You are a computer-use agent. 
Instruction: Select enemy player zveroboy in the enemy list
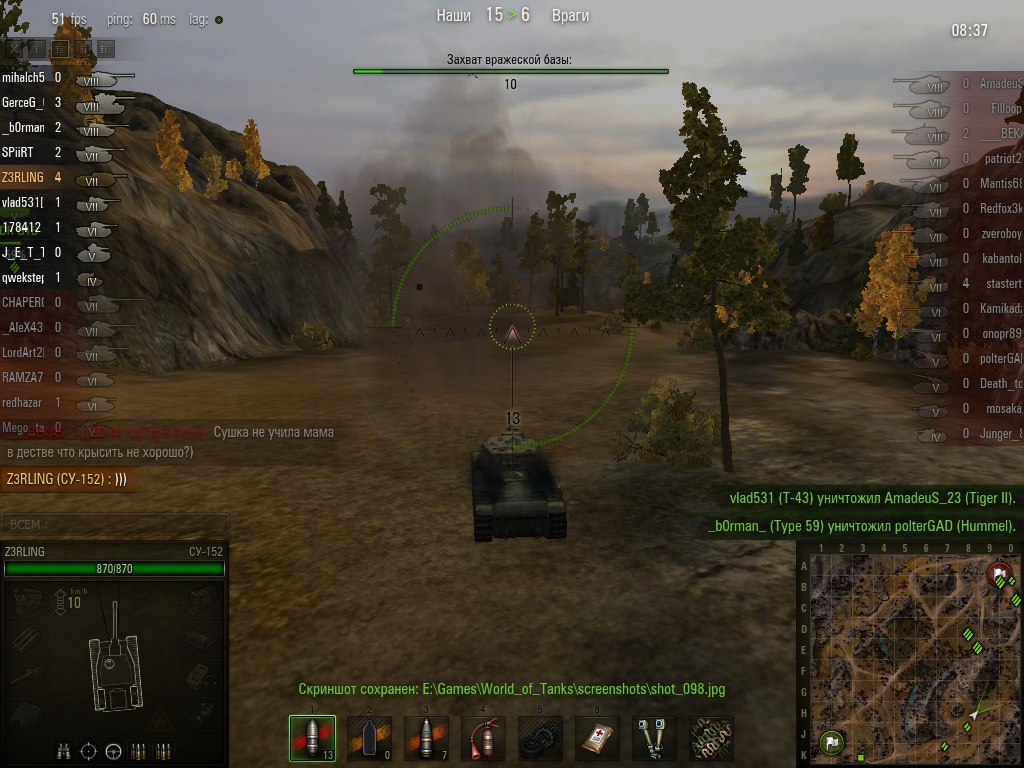click(x=1000, y=233)
